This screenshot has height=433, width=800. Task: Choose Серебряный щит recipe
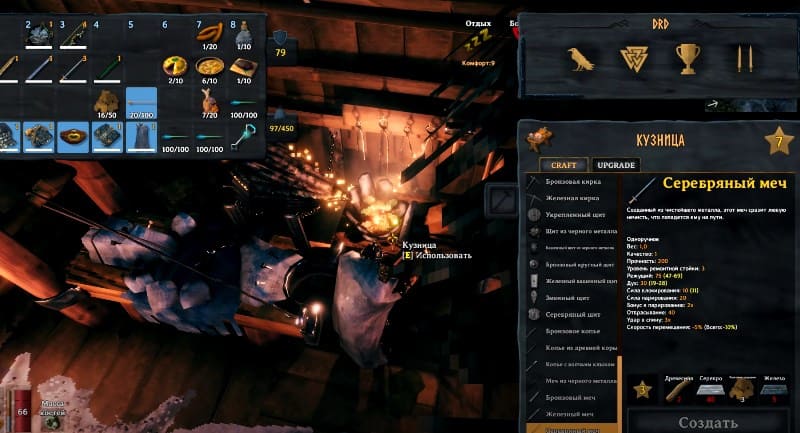coord(573,314)
